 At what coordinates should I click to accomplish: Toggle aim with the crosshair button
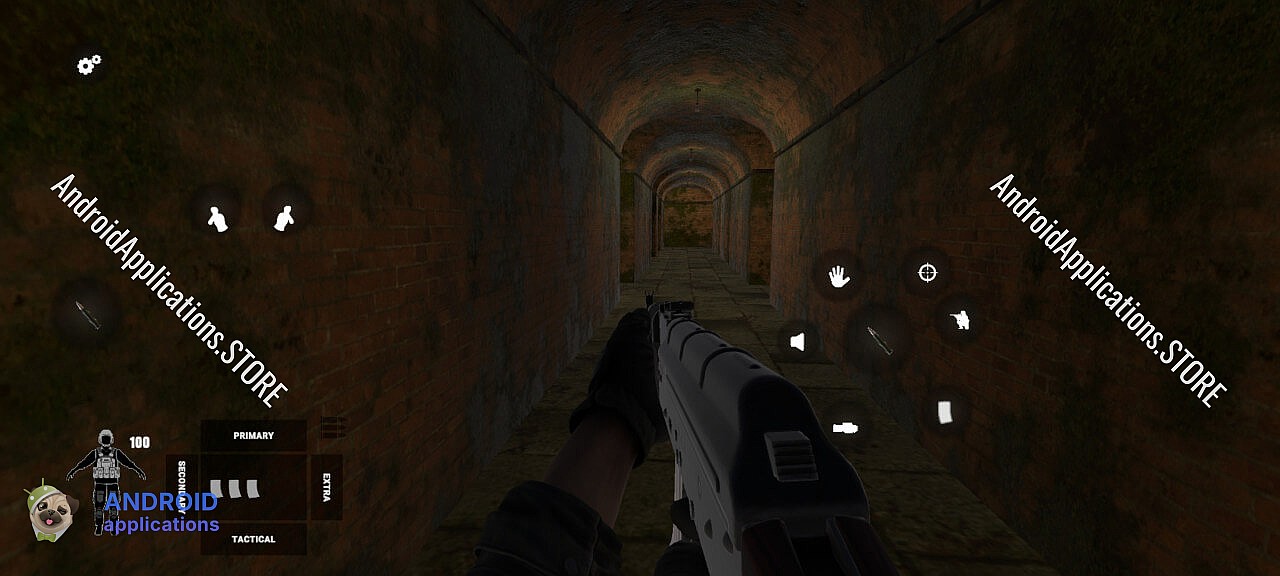[x=927, y=271]
